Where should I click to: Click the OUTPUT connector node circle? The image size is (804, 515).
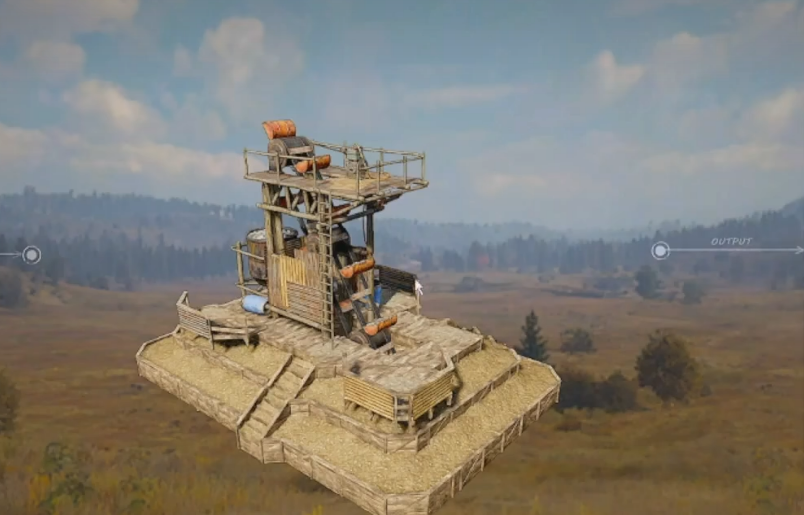660,250
